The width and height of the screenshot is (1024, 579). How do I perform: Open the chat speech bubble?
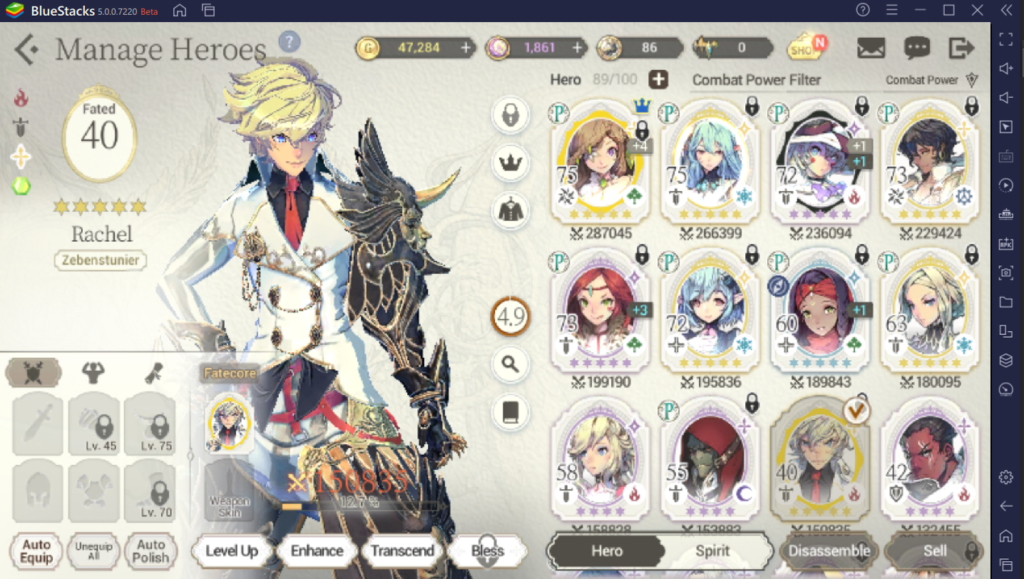916,47
